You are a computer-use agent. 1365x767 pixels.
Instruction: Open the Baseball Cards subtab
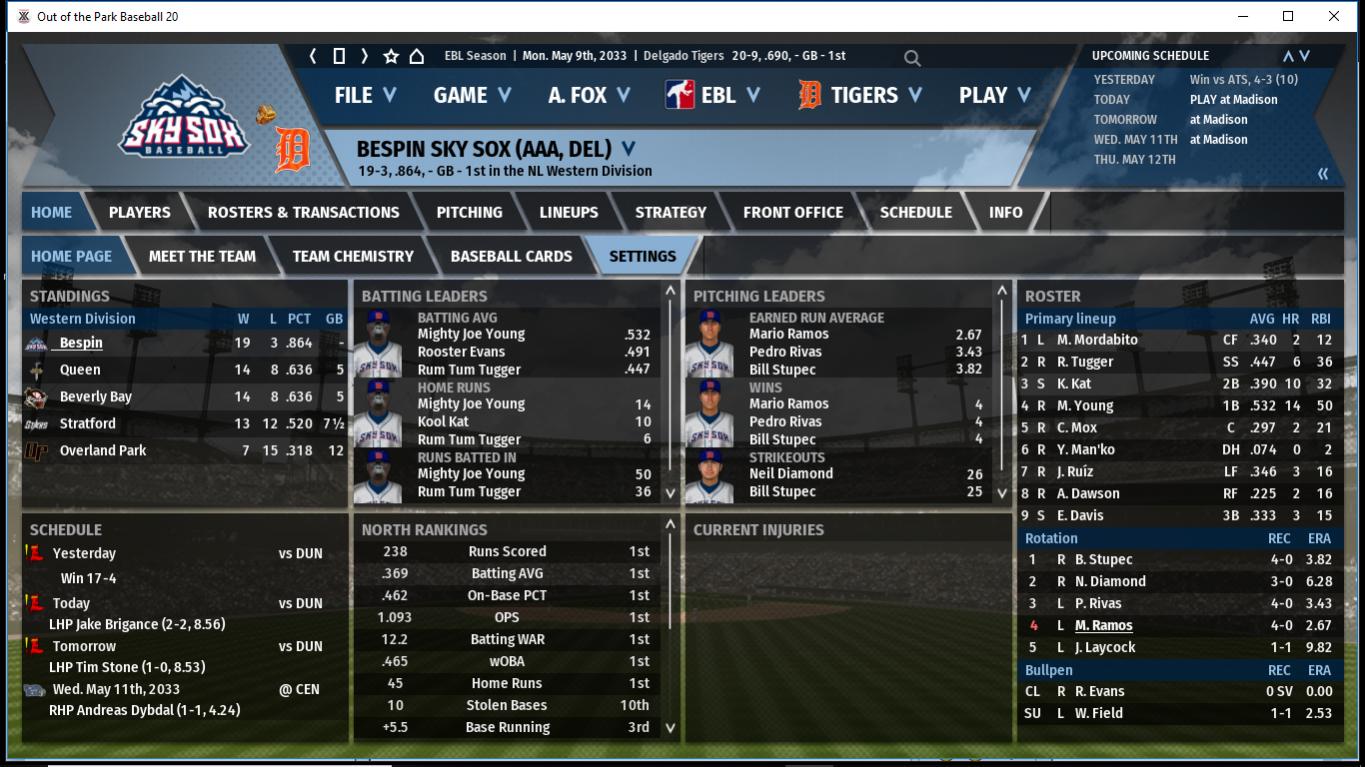[x=511, y=256]
